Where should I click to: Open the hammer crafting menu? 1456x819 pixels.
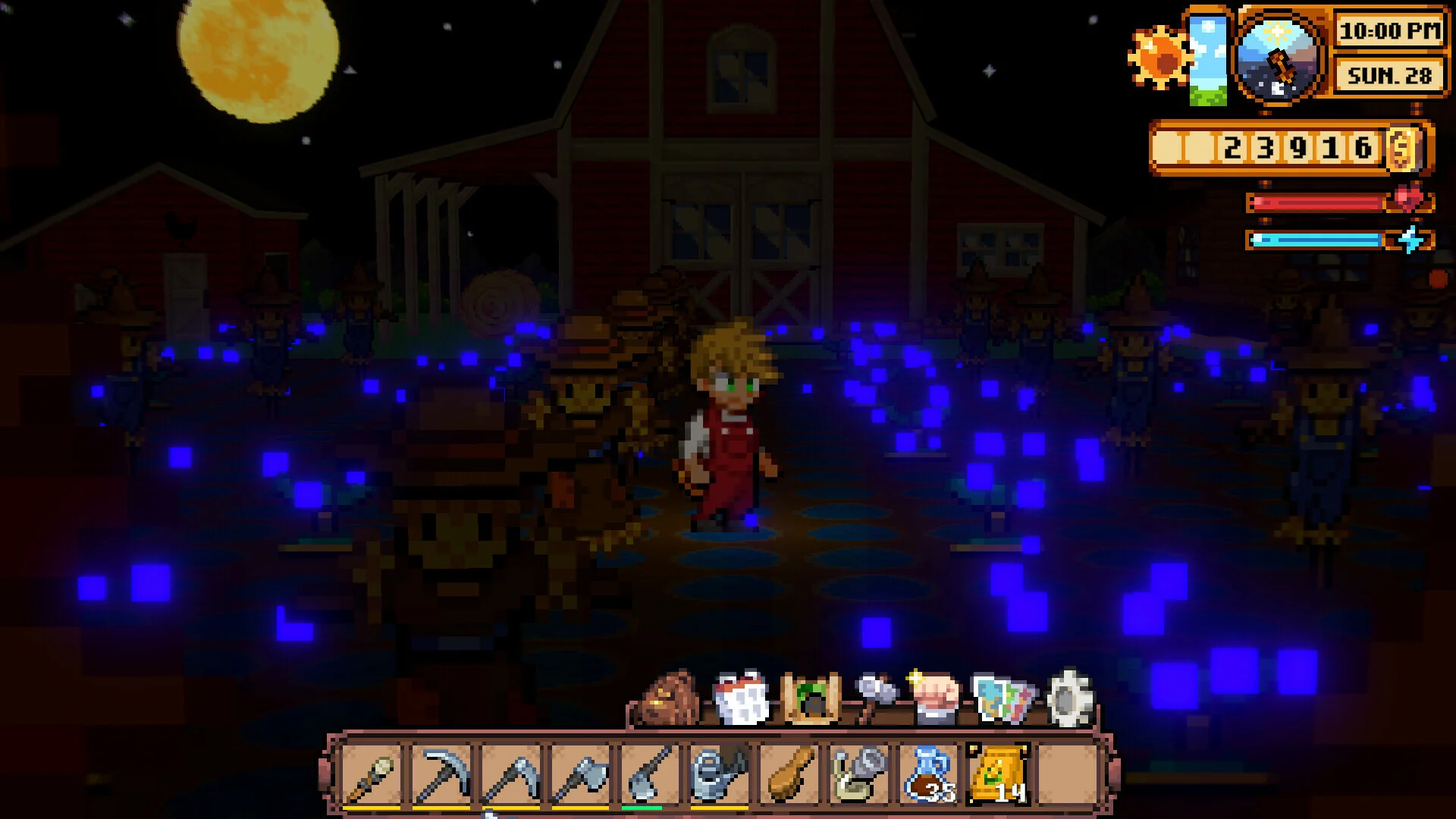point(875,698)
